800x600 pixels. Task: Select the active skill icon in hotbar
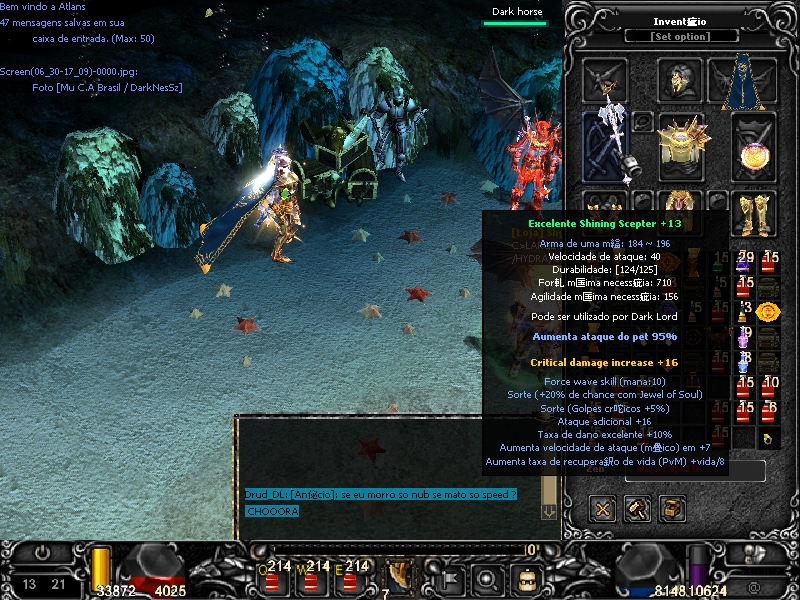click(402, 577)
